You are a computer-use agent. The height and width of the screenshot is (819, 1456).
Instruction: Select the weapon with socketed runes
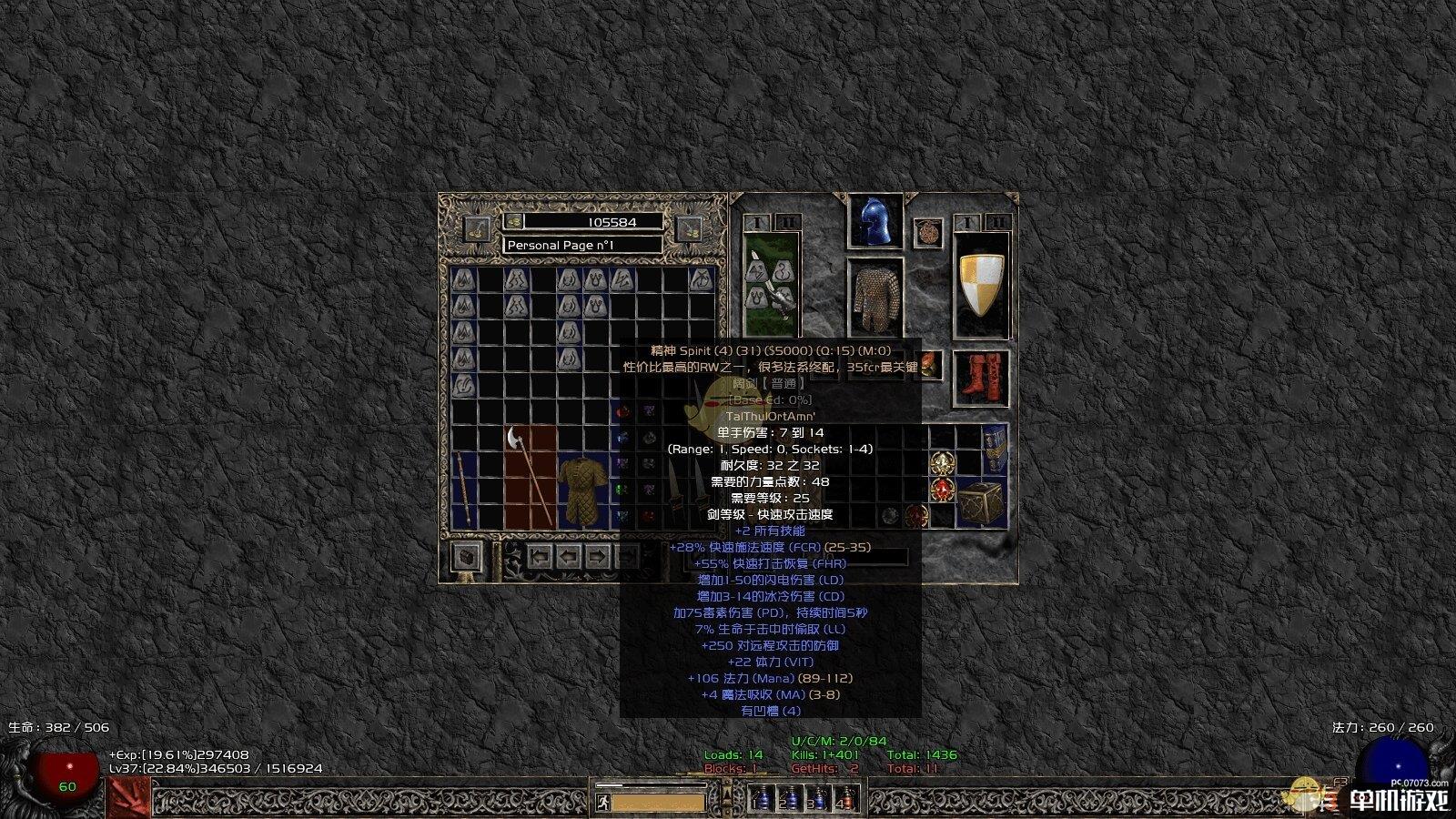771,285
